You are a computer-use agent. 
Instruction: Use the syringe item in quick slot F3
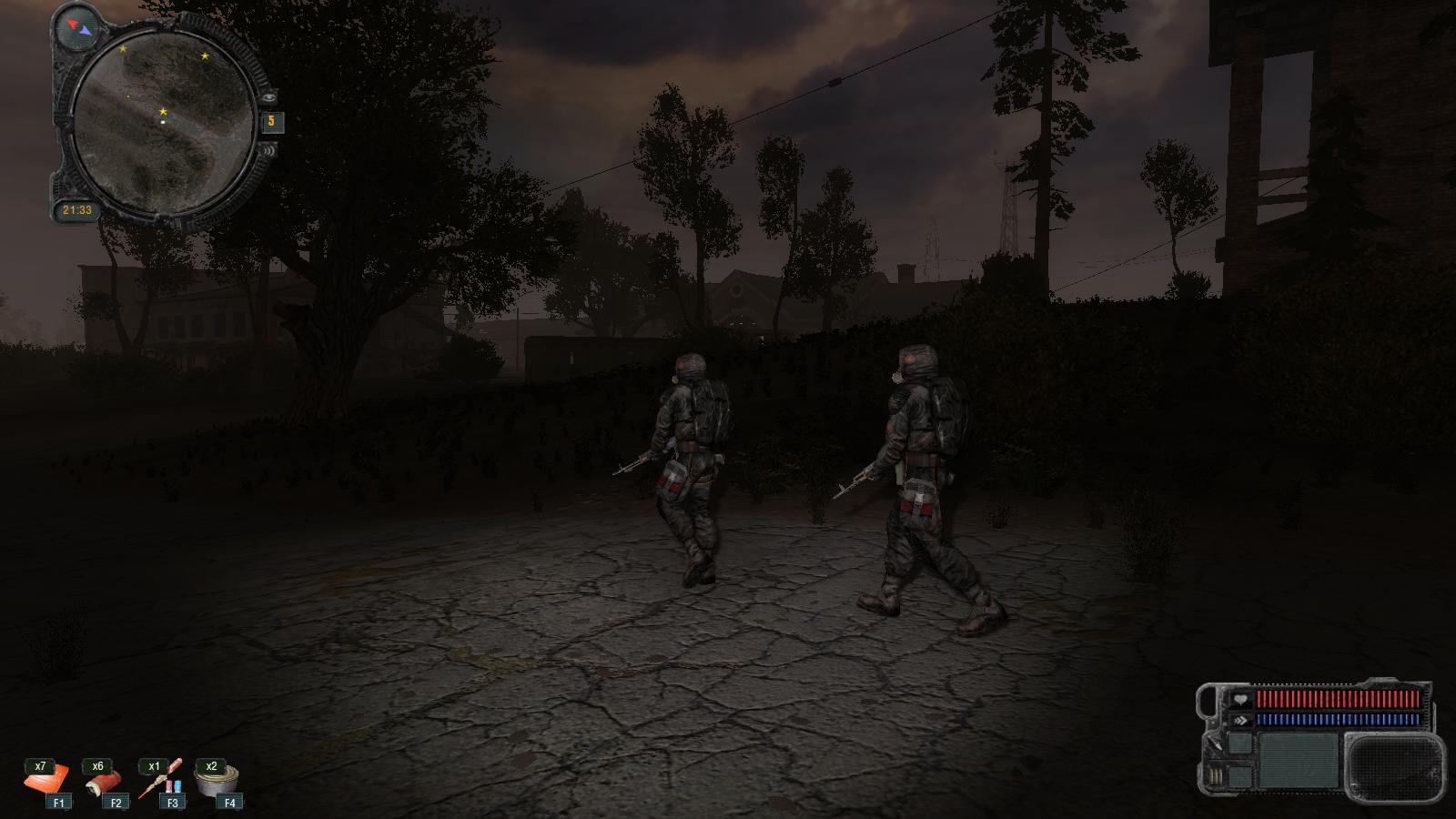click(x=161, y=781)
